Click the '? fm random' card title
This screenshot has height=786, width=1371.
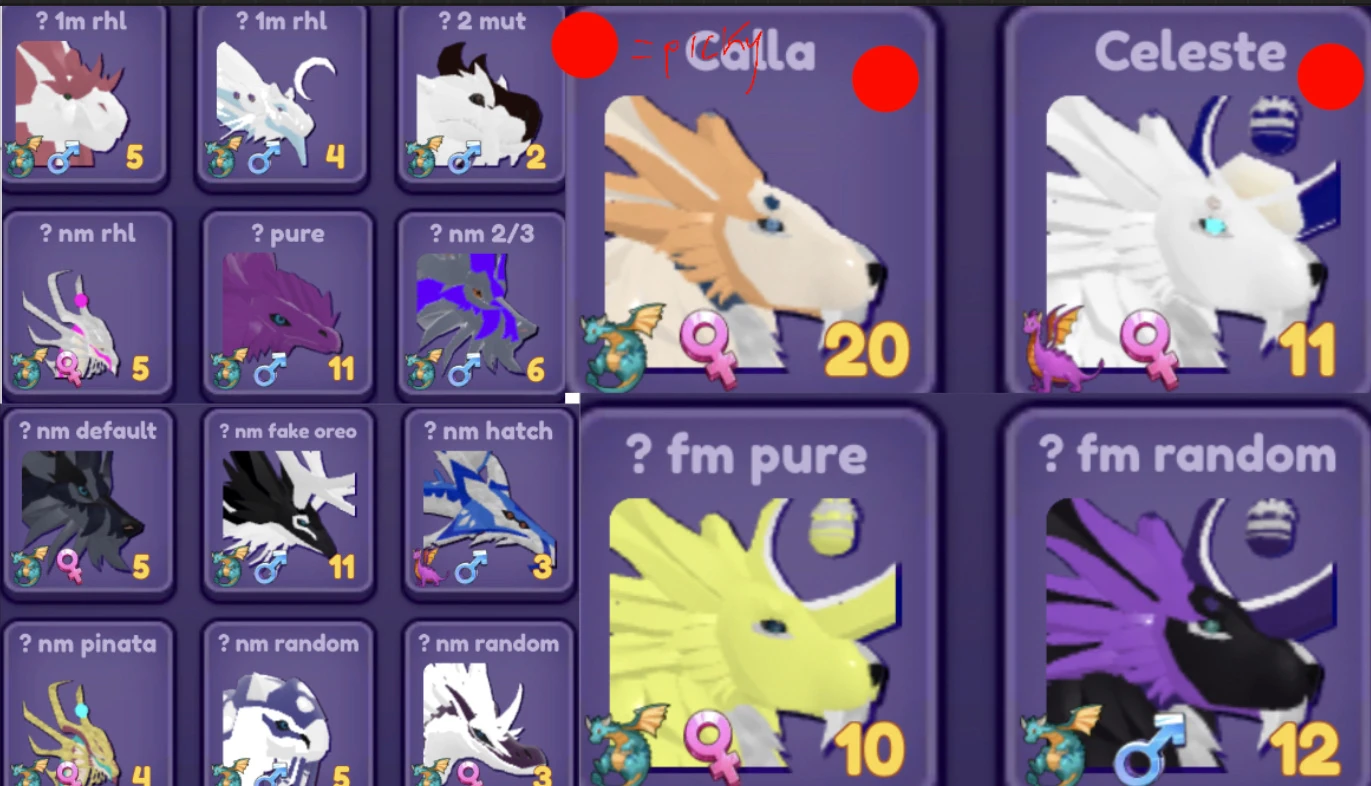point(1186,454)
